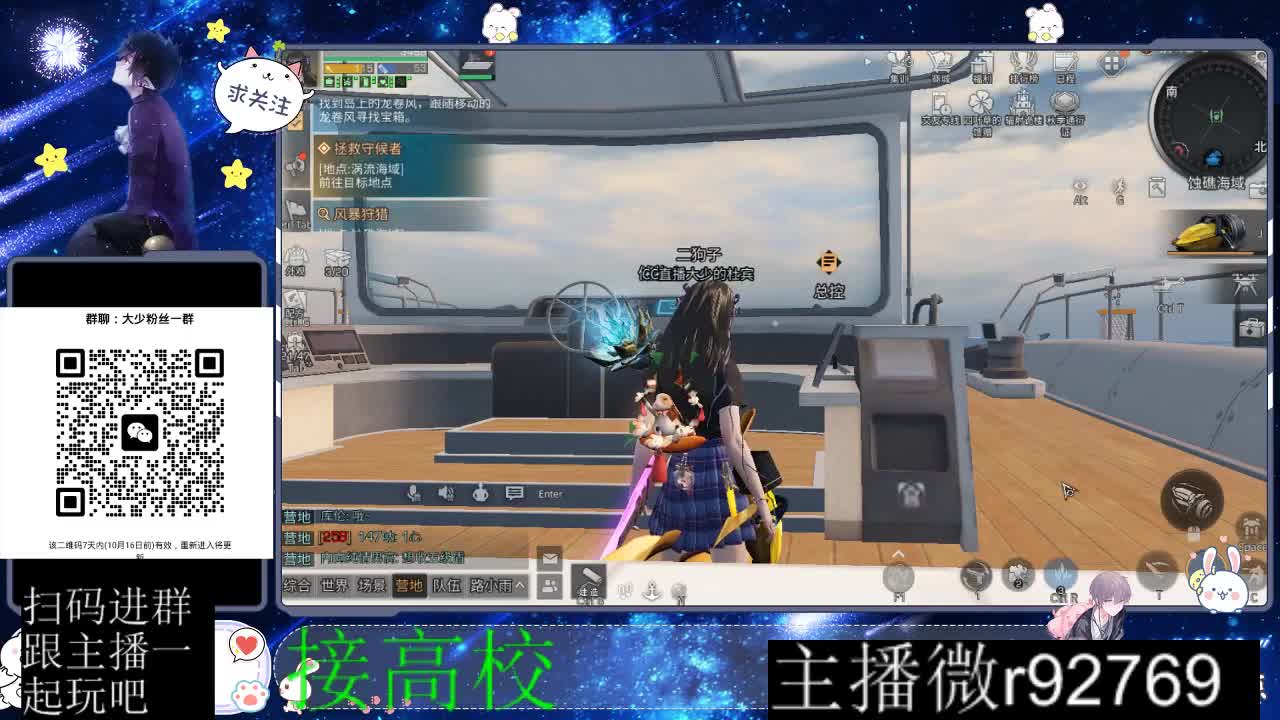Expand the 风暴狩猎 quest entry
Image resolution: width=1280 pixels, height=720 pixels.
click(360, 214)
